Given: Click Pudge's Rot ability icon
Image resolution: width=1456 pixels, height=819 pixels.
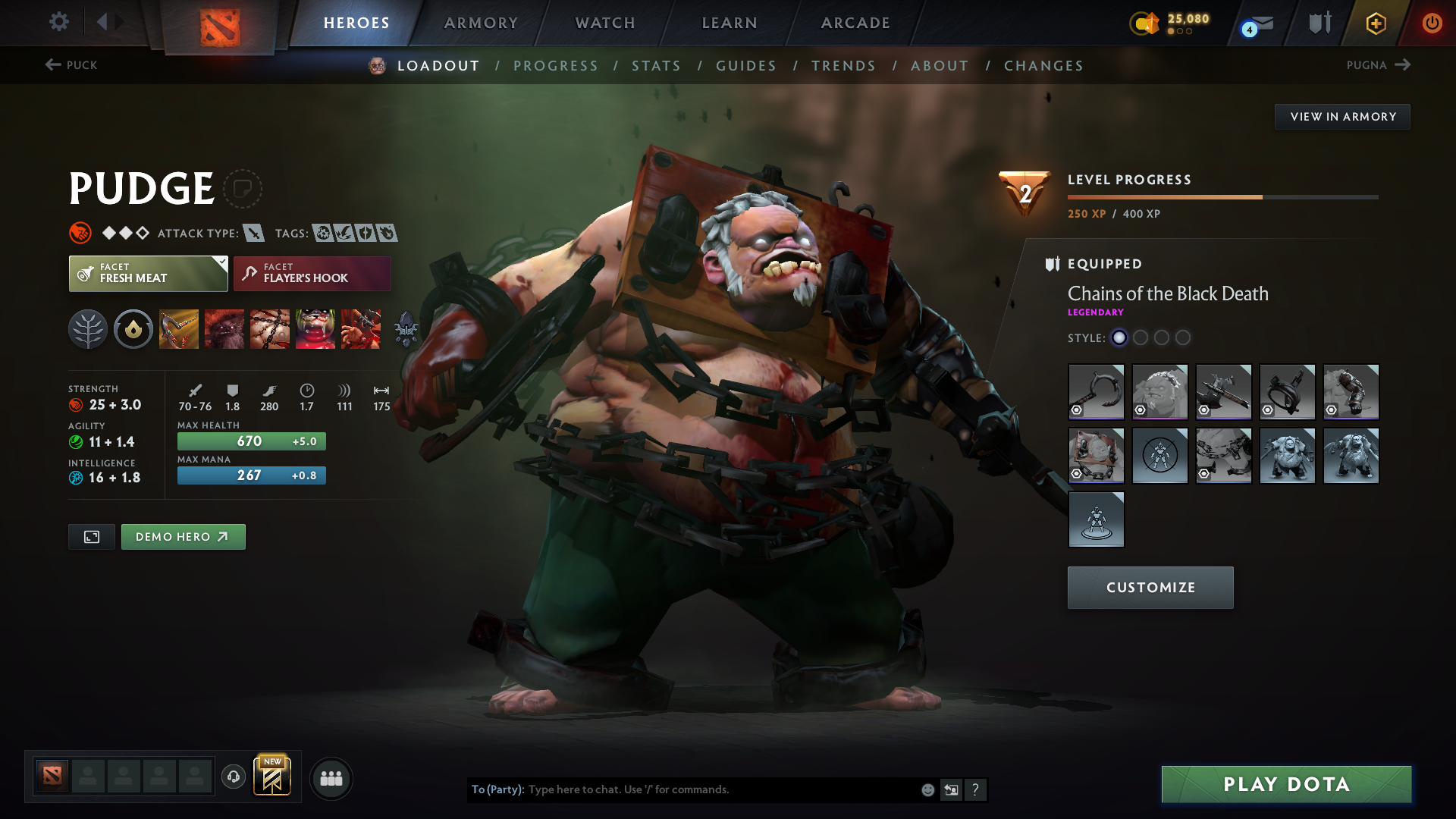Looking at the screenshot, I should 224,328.
